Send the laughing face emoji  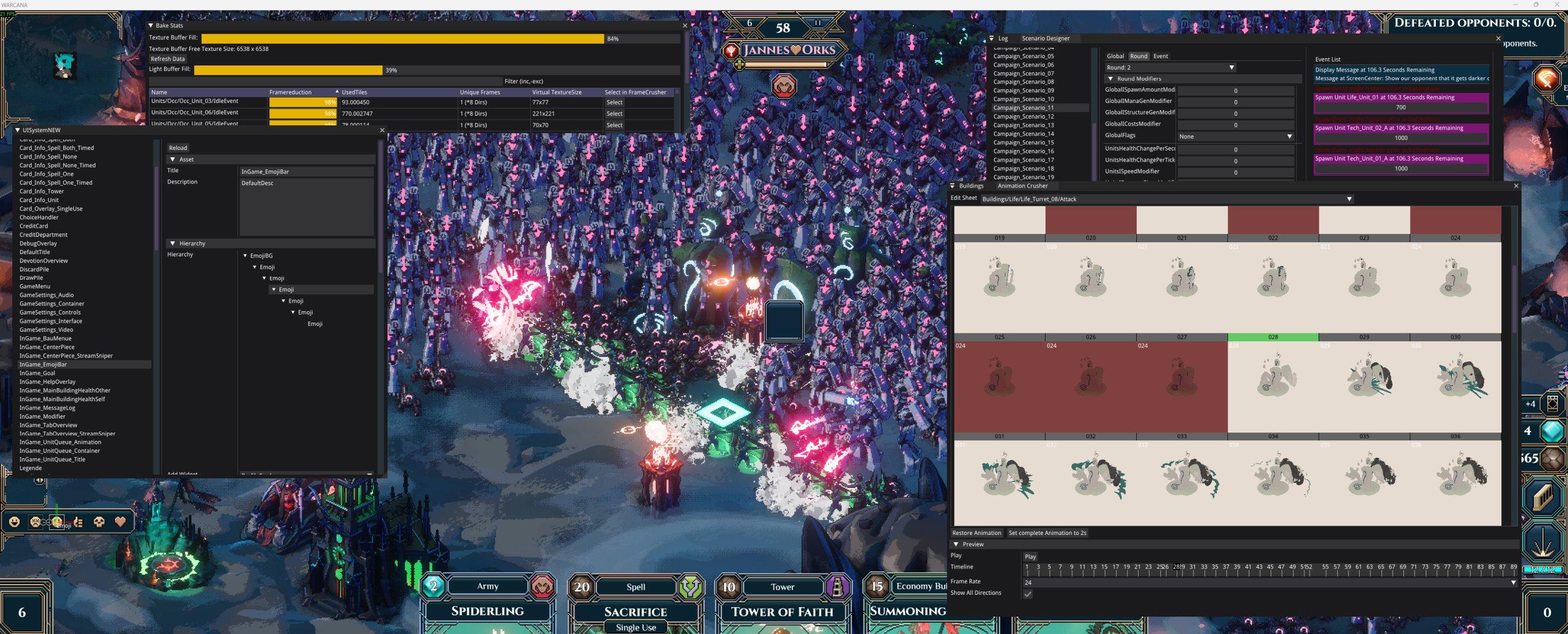(x=15, y=522)
